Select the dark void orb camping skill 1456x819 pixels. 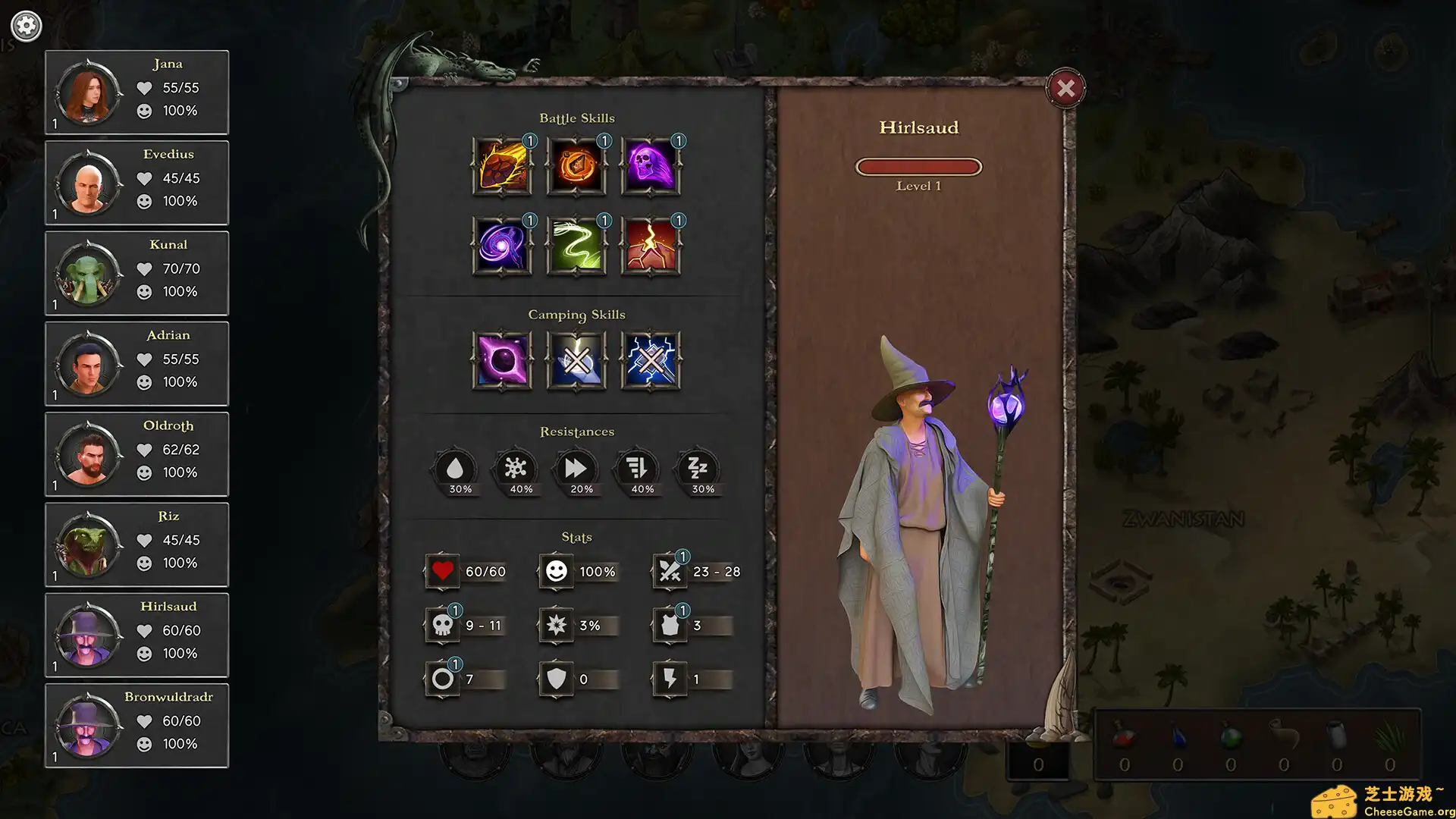[x=502, y=361]
